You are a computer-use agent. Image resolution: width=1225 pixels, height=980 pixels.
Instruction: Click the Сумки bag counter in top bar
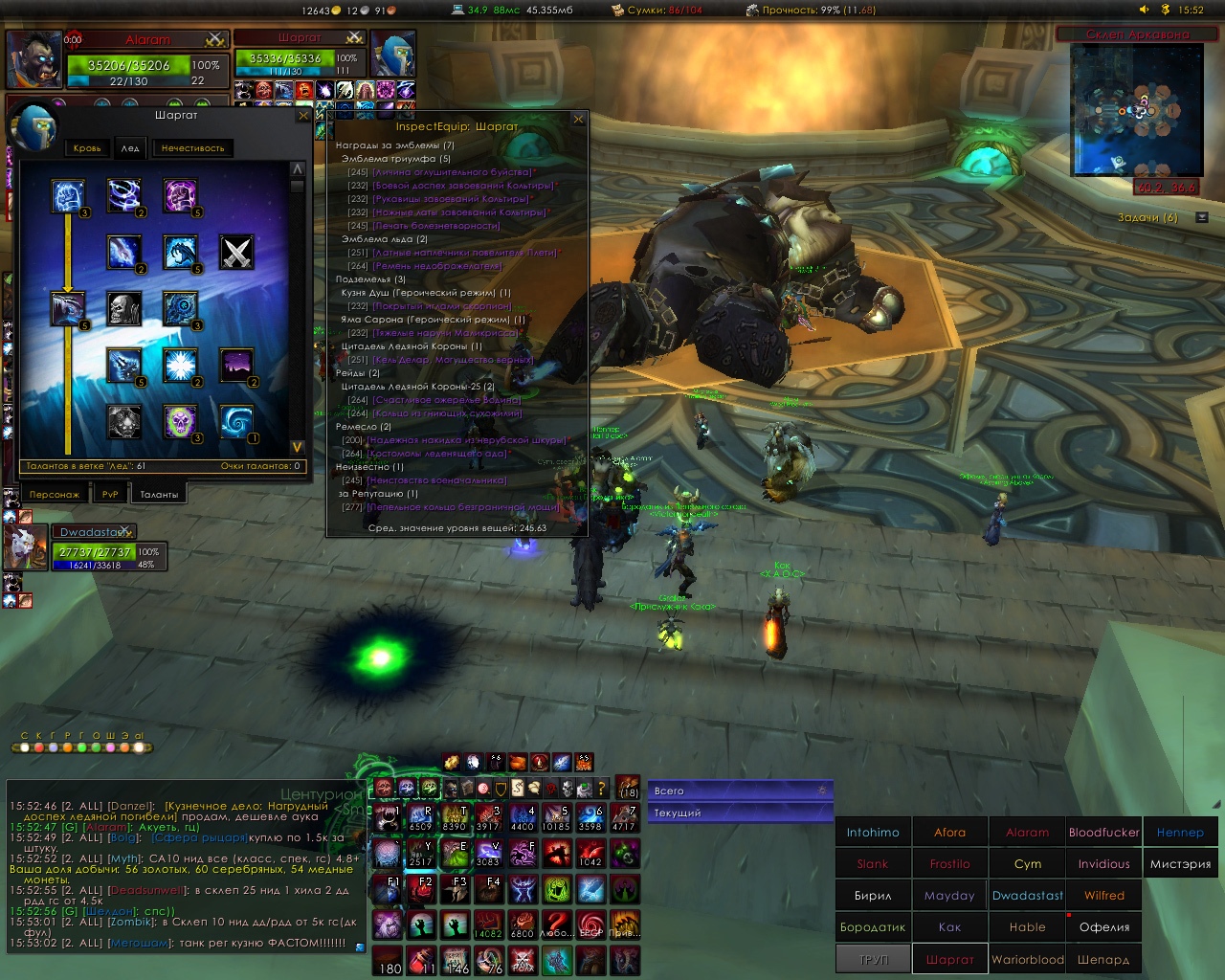pyautogui.click(x=657, y=11)
